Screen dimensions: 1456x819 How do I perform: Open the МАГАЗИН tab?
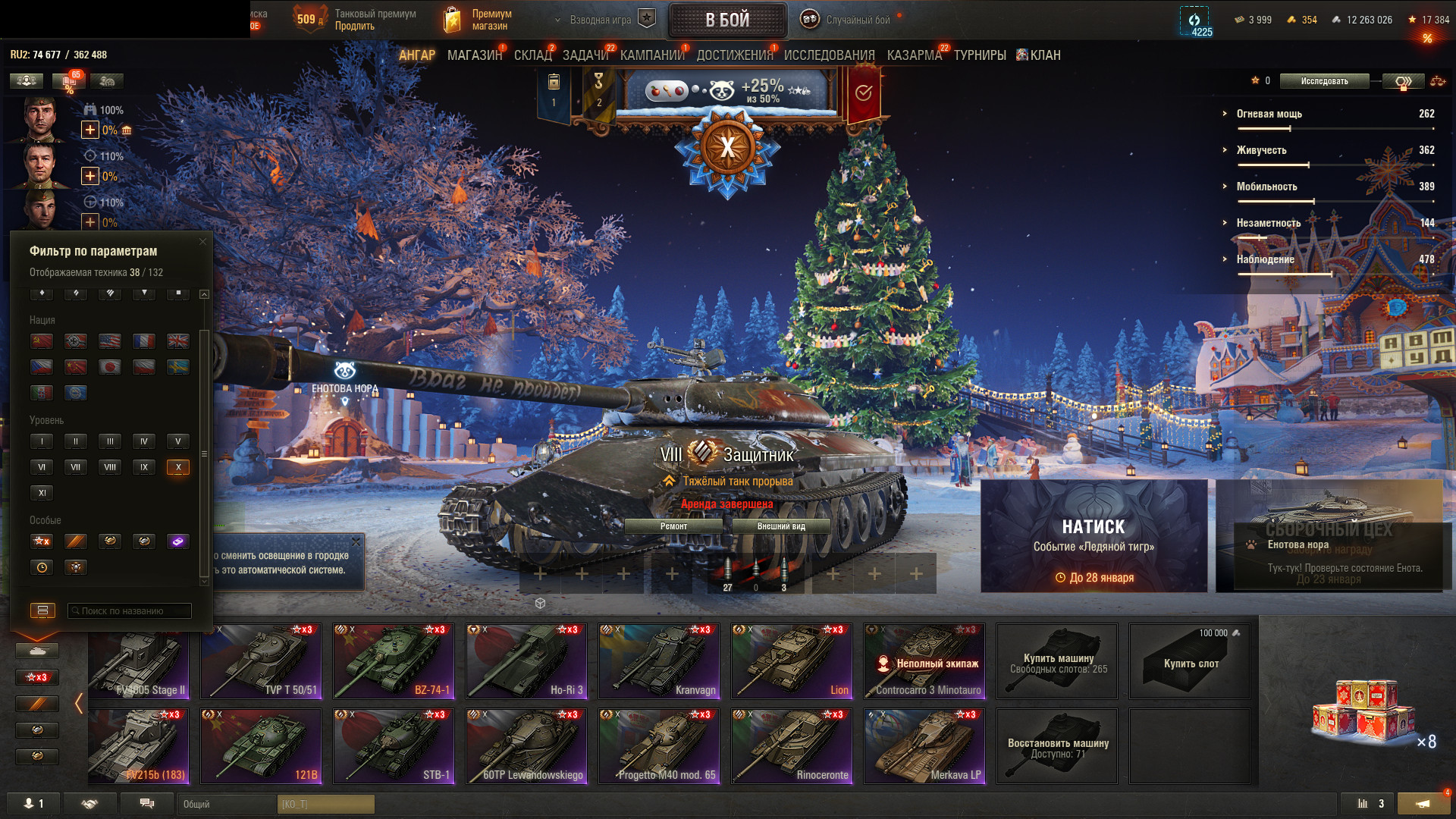tap(475, 55)
